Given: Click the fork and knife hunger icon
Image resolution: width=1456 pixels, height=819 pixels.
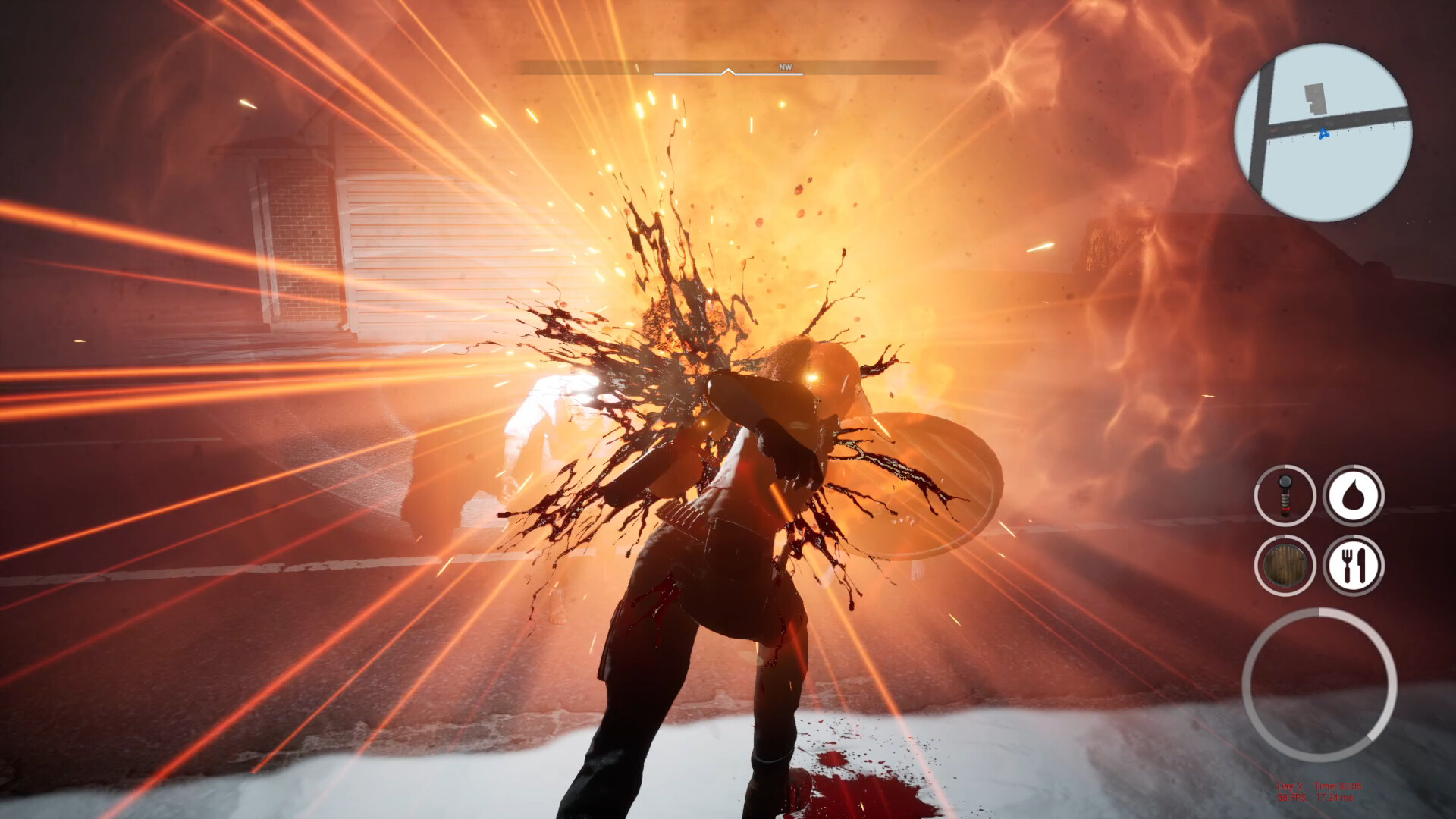Looking at the screenshot, I should pyautogui.click(x=1354, y=565).
